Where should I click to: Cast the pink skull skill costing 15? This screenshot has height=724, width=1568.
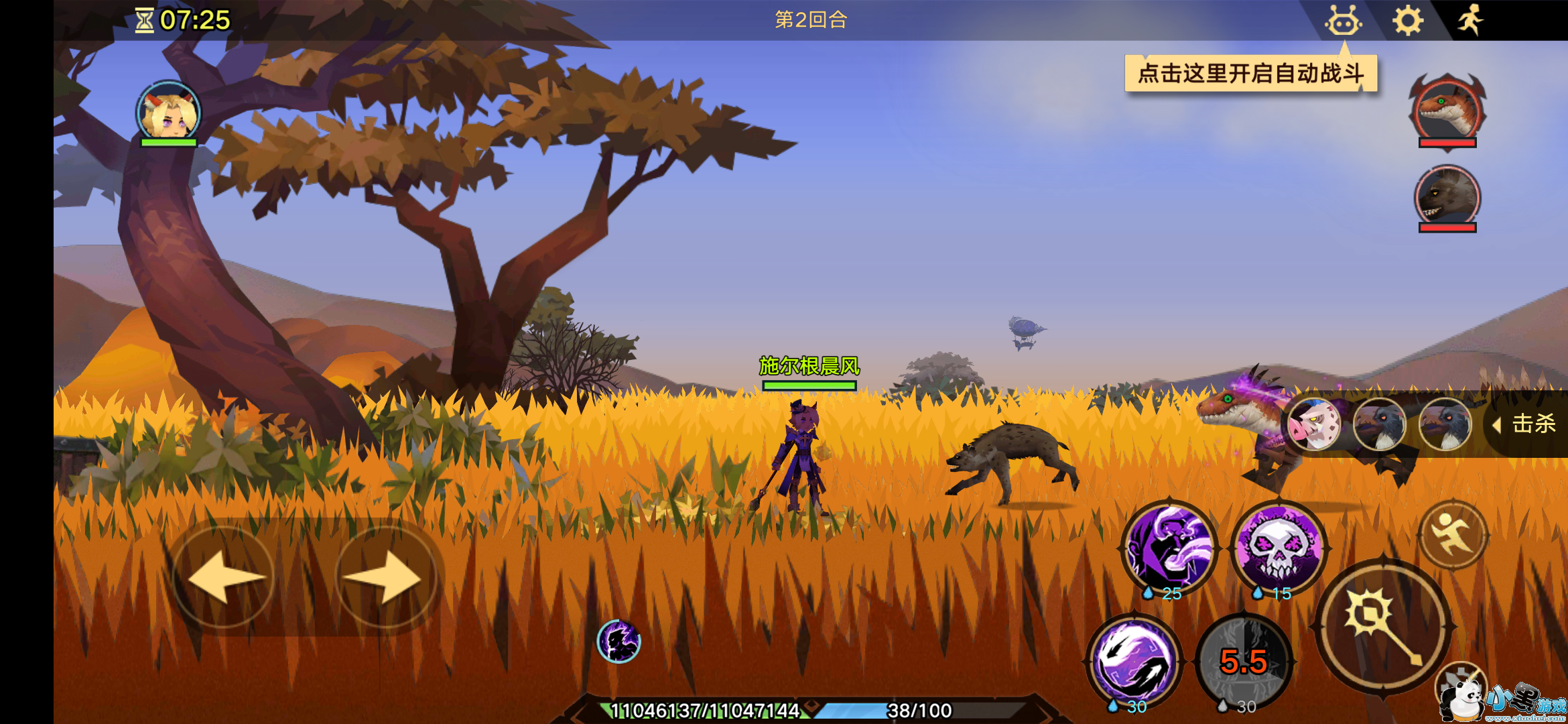click(x=1279, y=547)
